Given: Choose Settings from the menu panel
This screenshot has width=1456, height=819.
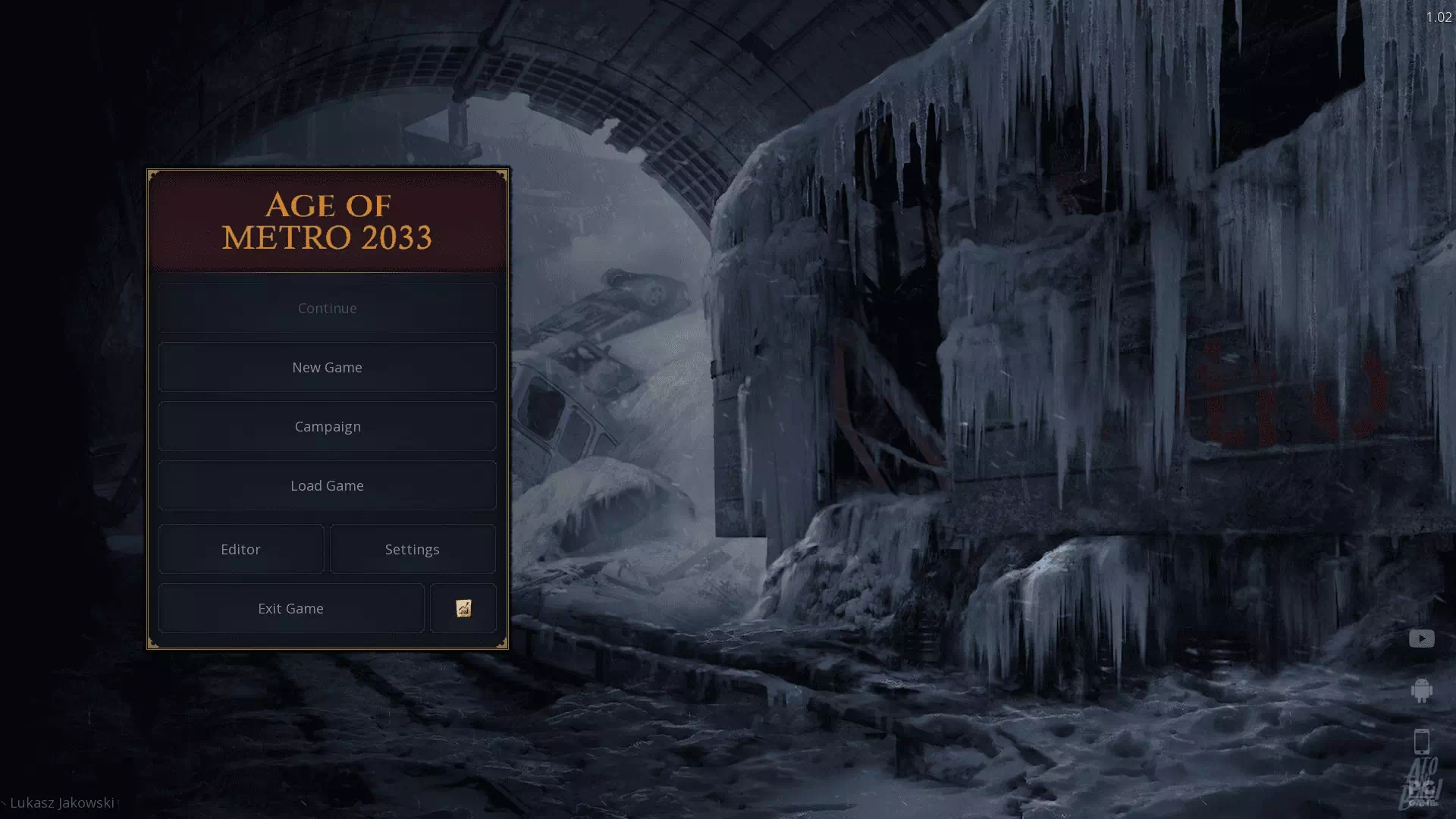Looking at the screenshot, I should [413, 549].
